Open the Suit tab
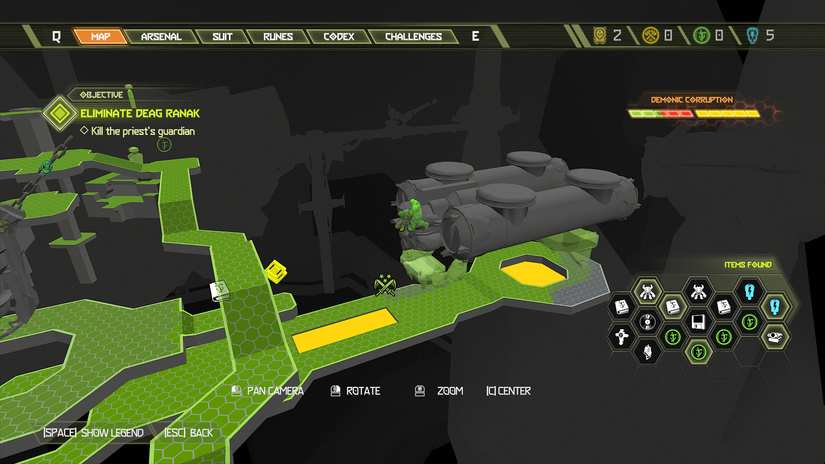 tap(222, 37)
